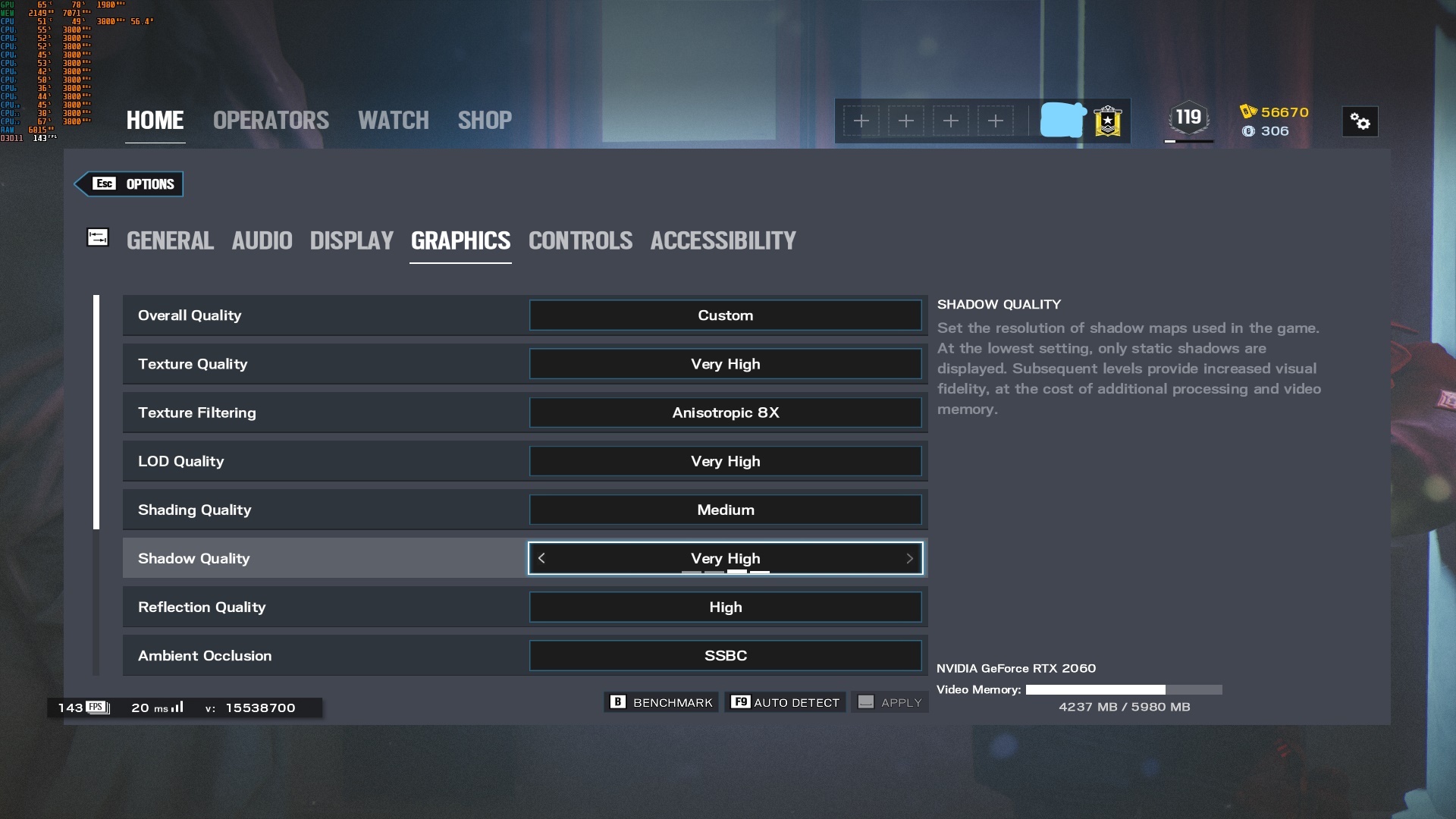Open the SHOP menu
This screenshot has width=1456, height=819.
[x=485, y=120]
